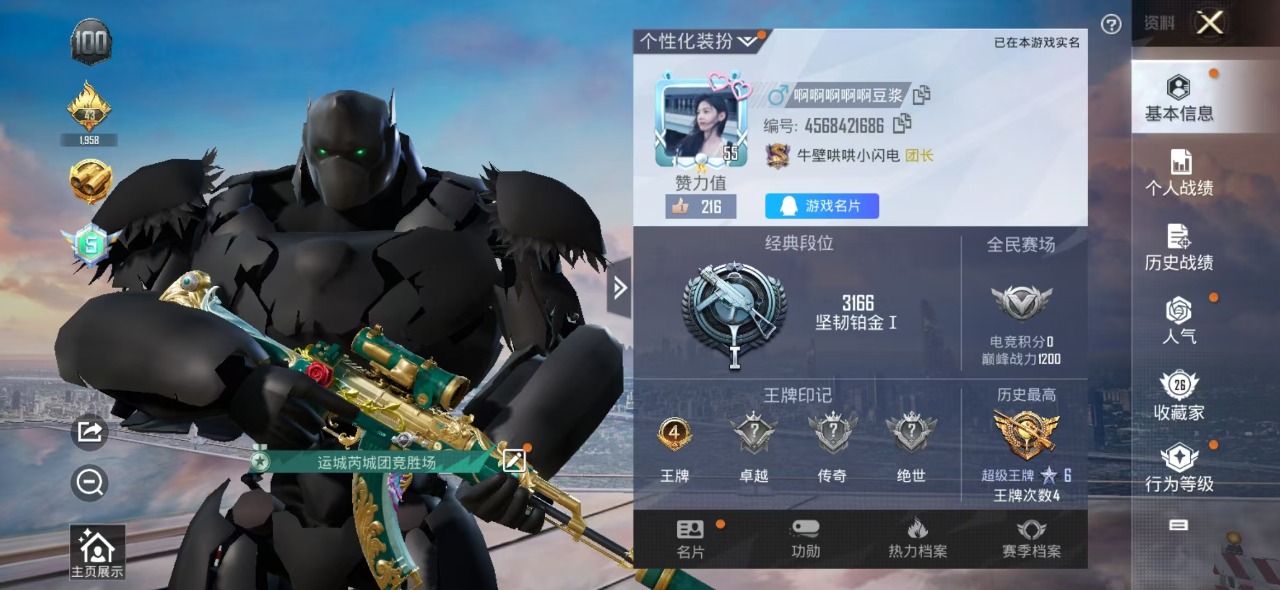This screenshot has width=1280, height=590.
Task: Switch to the 基本信息 tab
Action: tap(1179, 98)
